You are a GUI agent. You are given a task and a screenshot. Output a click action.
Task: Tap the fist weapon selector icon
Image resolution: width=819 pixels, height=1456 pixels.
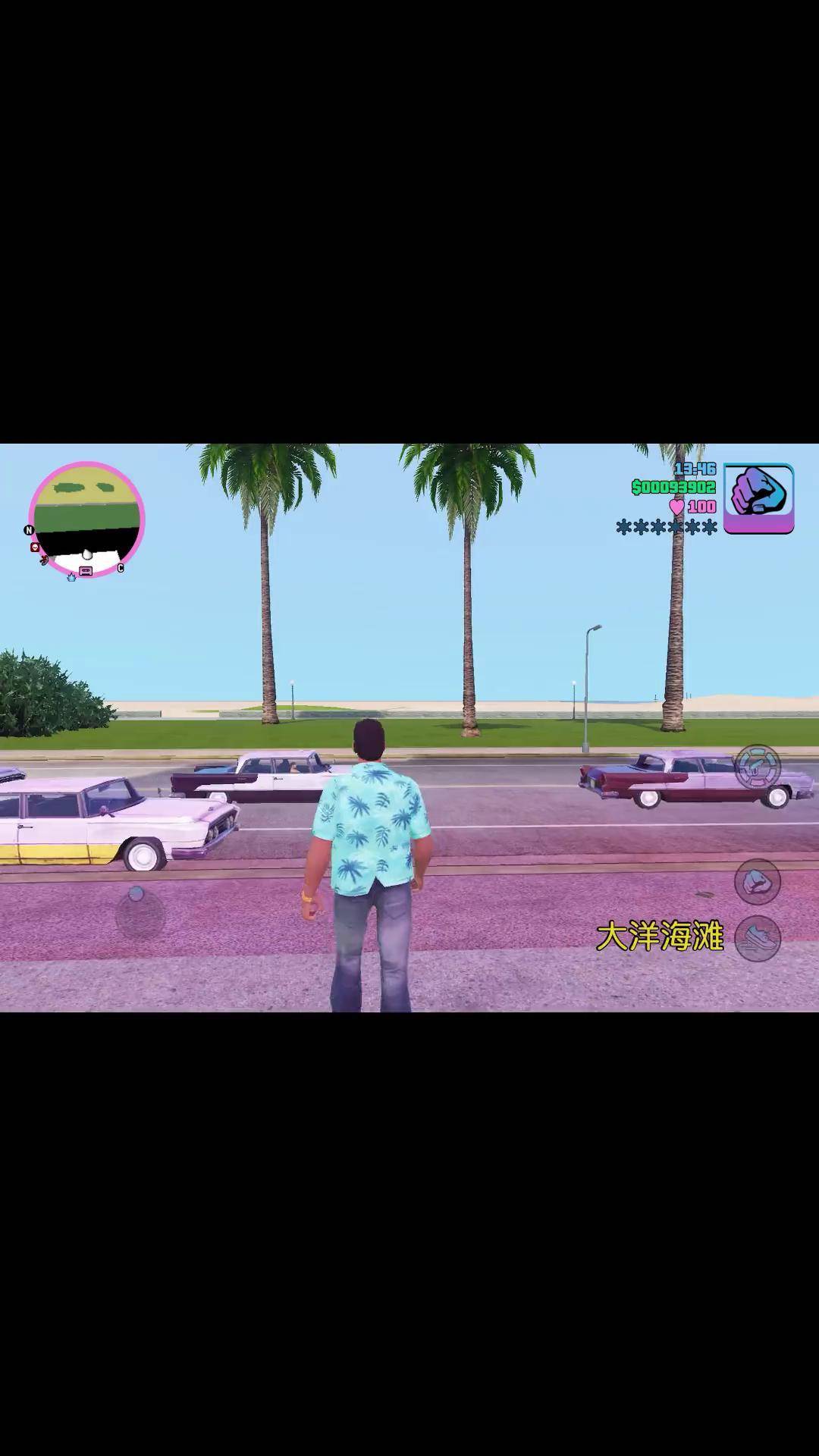click(758, 498)
